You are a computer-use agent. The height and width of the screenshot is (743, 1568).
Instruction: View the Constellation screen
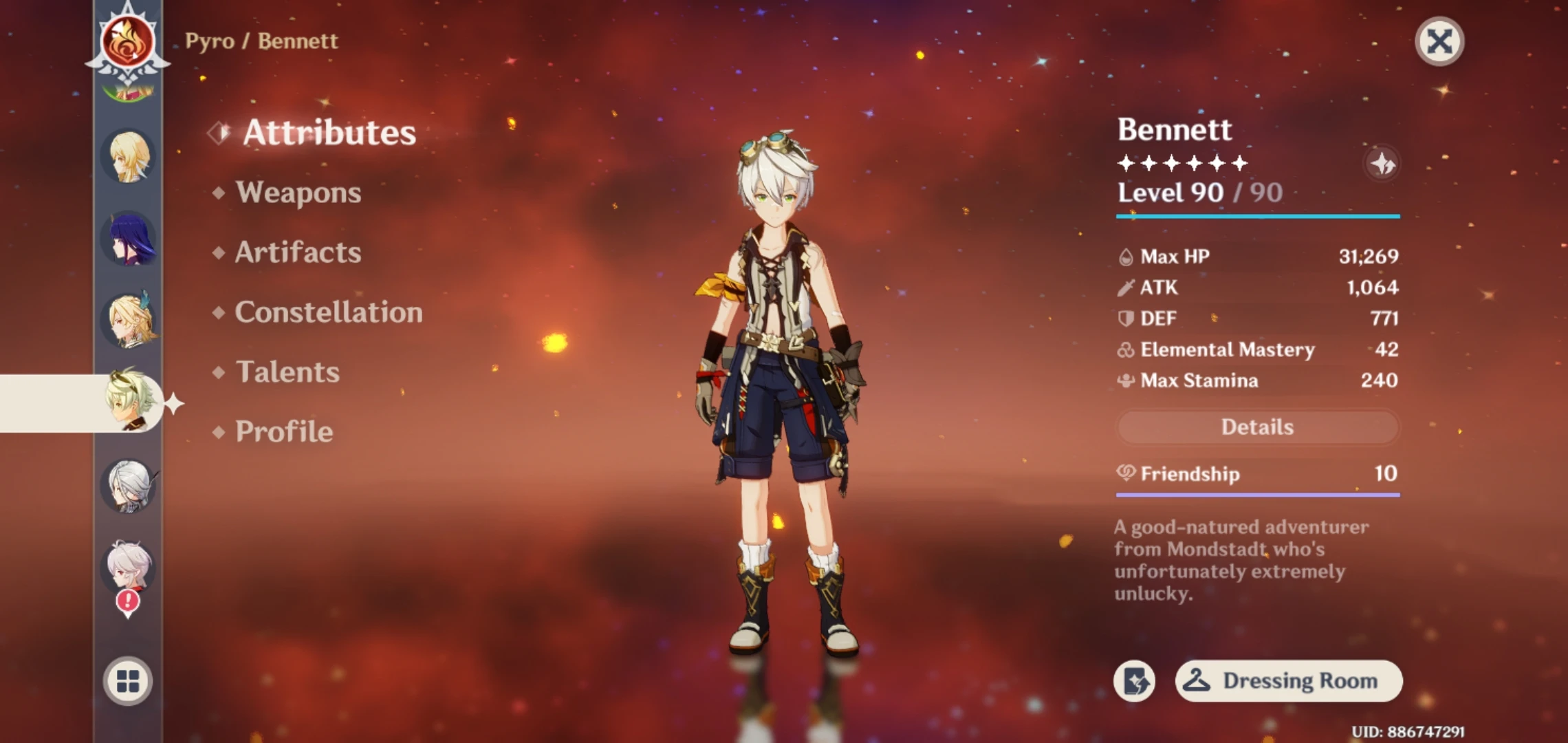[x=328, y=312]
